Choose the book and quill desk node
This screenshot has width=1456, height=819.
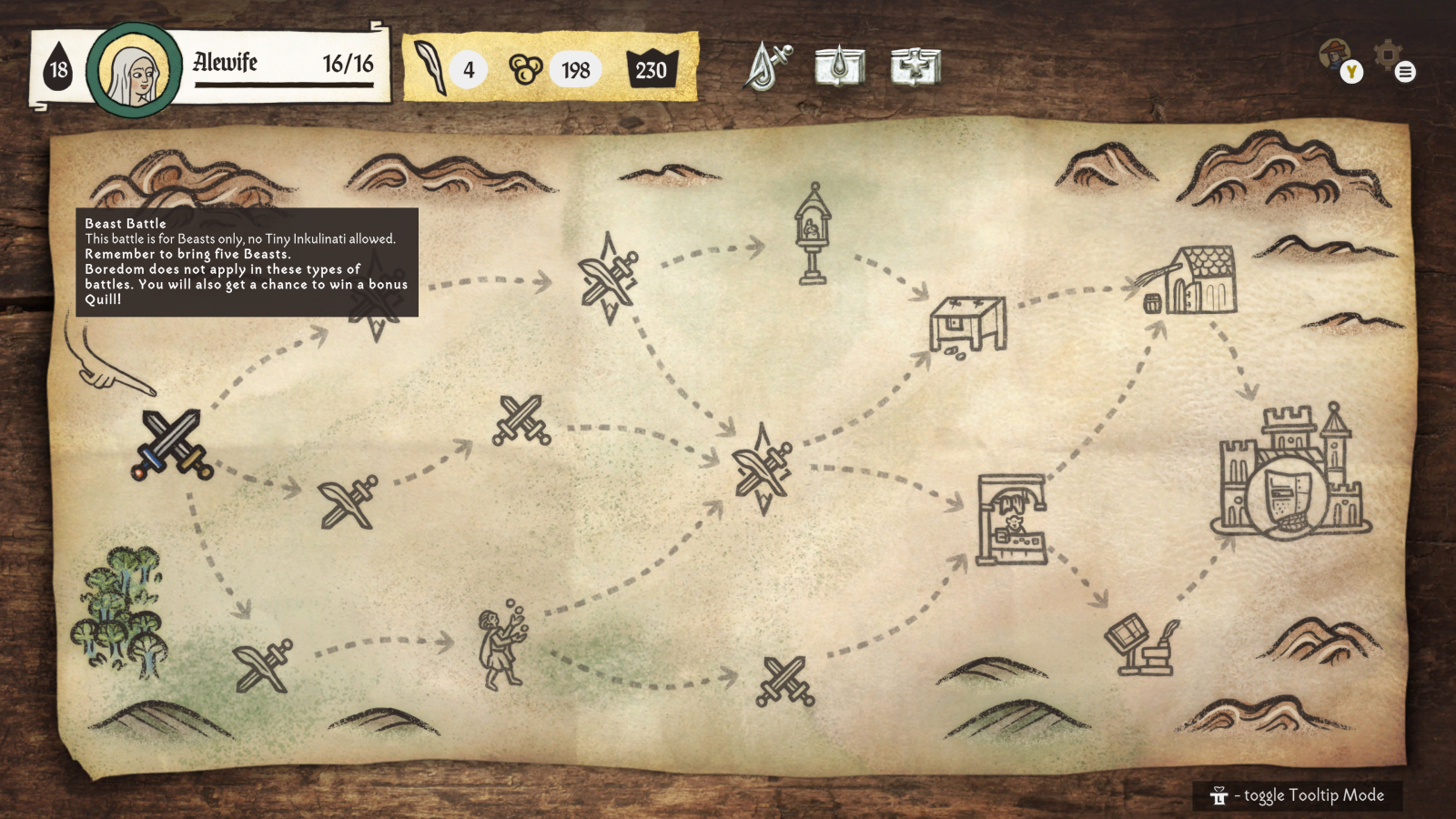pos(1143,644)
